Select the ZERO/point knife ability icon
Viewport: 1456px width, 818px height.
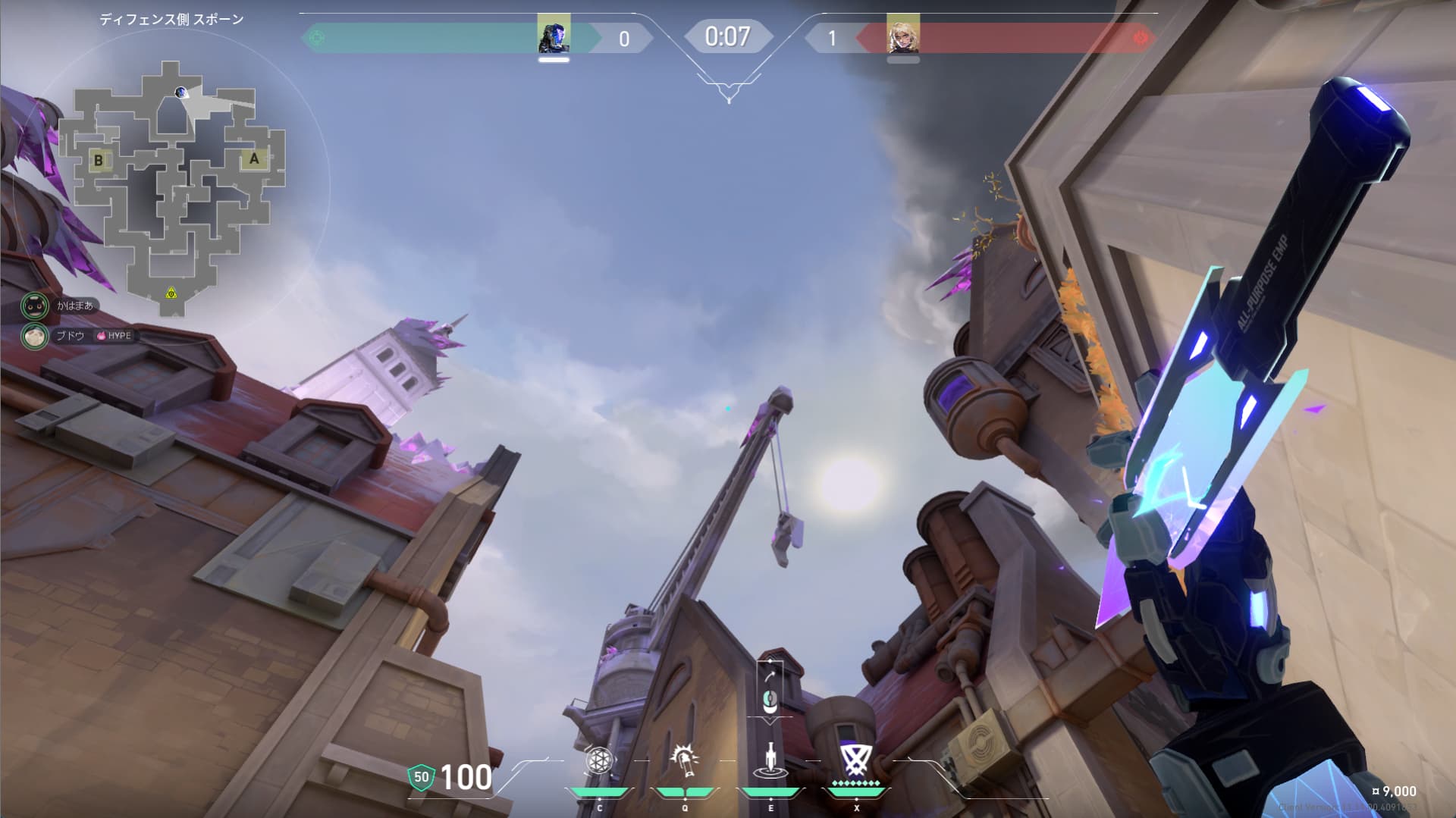770,760
